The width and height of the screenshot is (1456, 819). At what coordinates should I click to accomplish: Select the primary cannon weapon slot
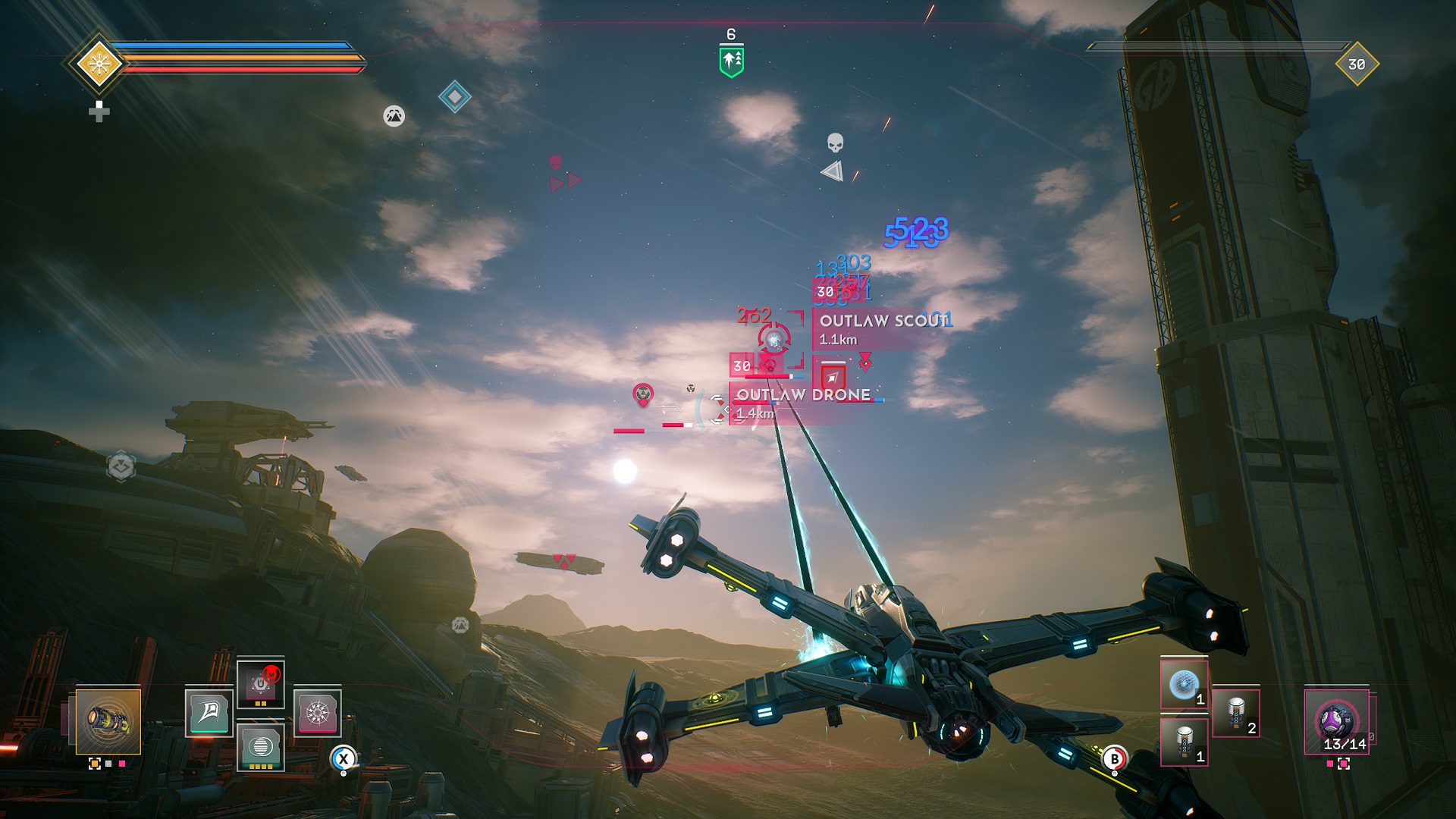[108, 721]
